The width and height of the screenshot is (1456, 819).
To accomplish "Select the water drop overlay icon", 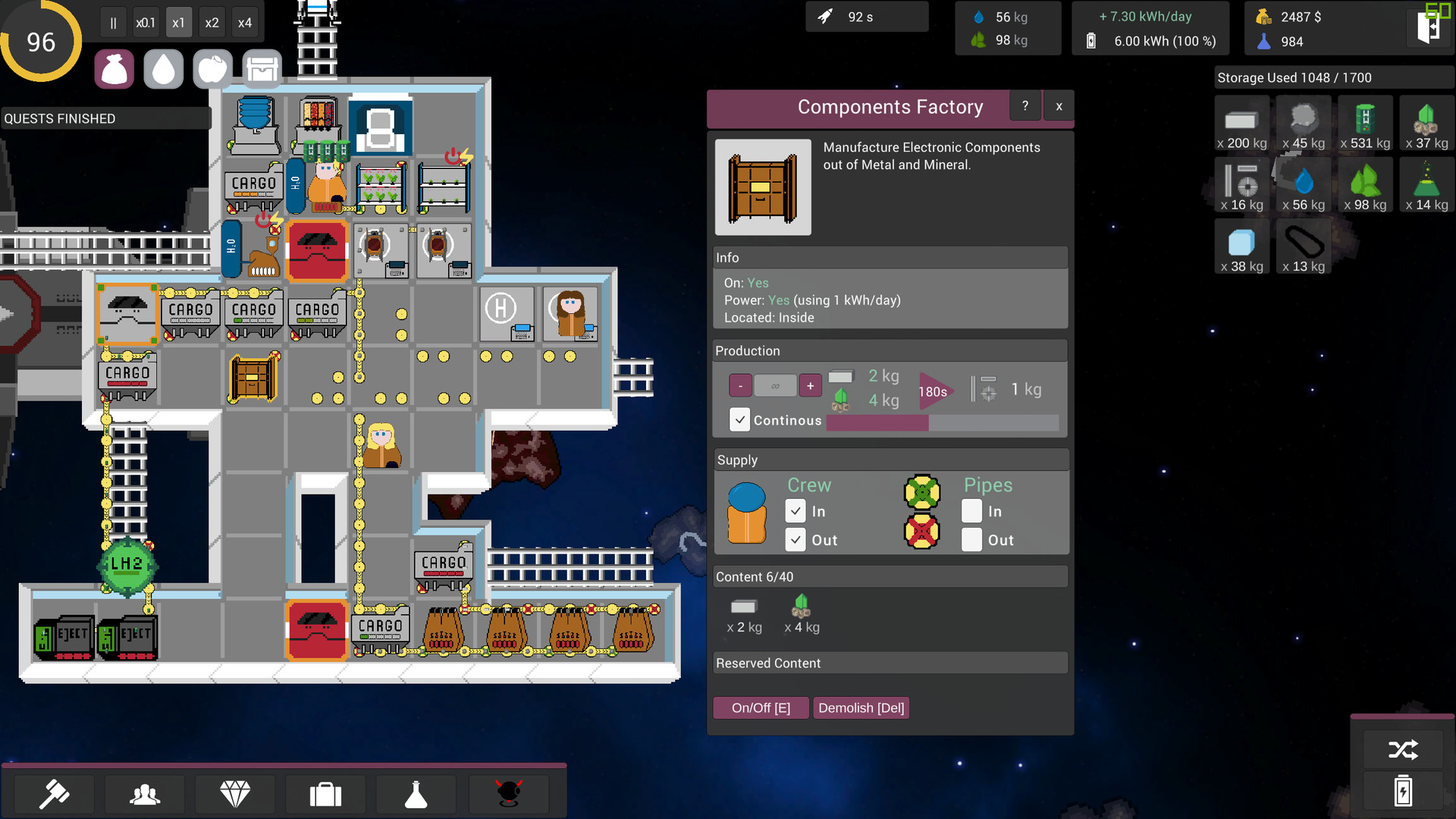I will pyautogui.click(x=163, y=68).
